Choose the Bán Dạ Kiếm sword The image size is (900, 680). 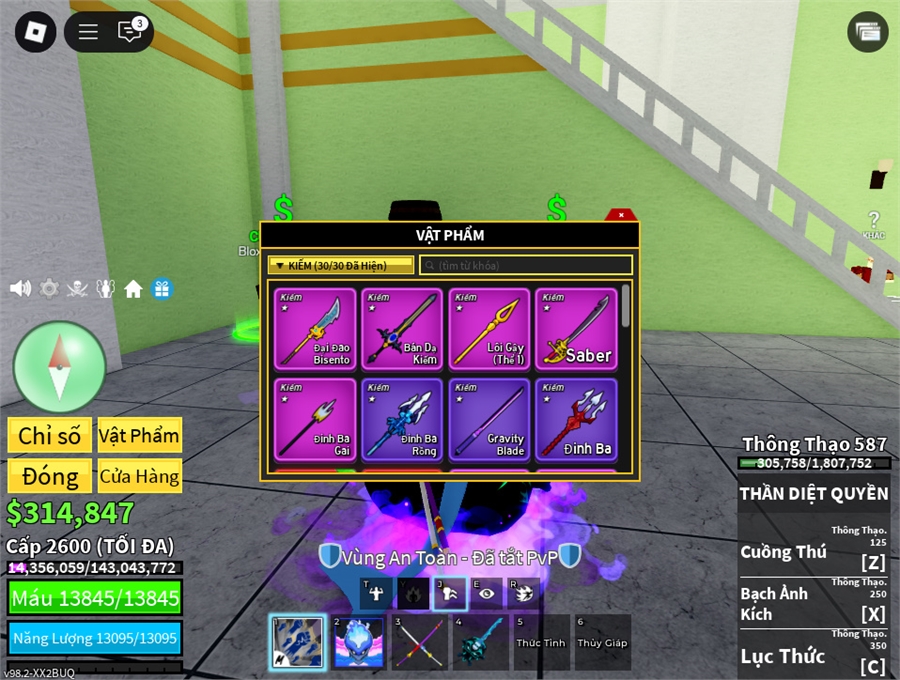pos(402,329)
